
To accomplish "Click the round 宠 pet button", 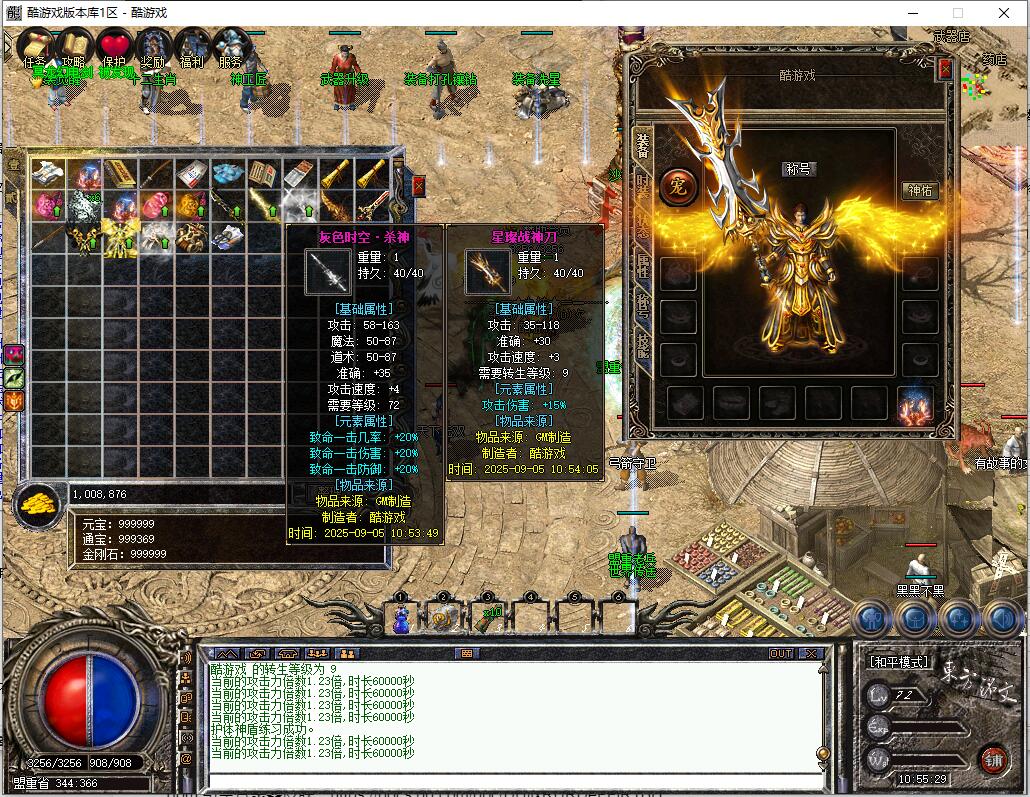I will [679, 187].
